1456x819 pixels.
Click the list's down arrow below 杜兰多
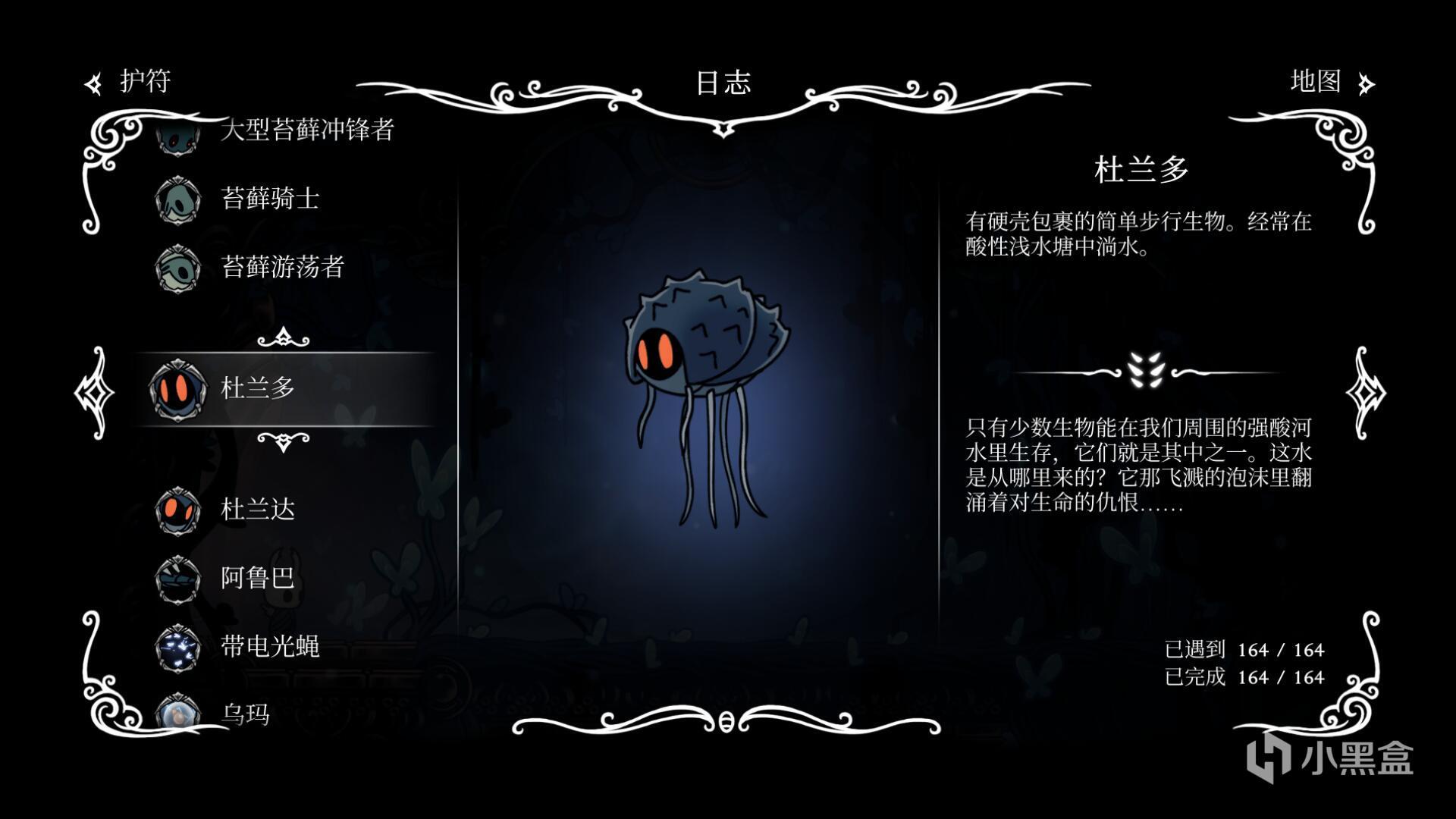point(283,441)
